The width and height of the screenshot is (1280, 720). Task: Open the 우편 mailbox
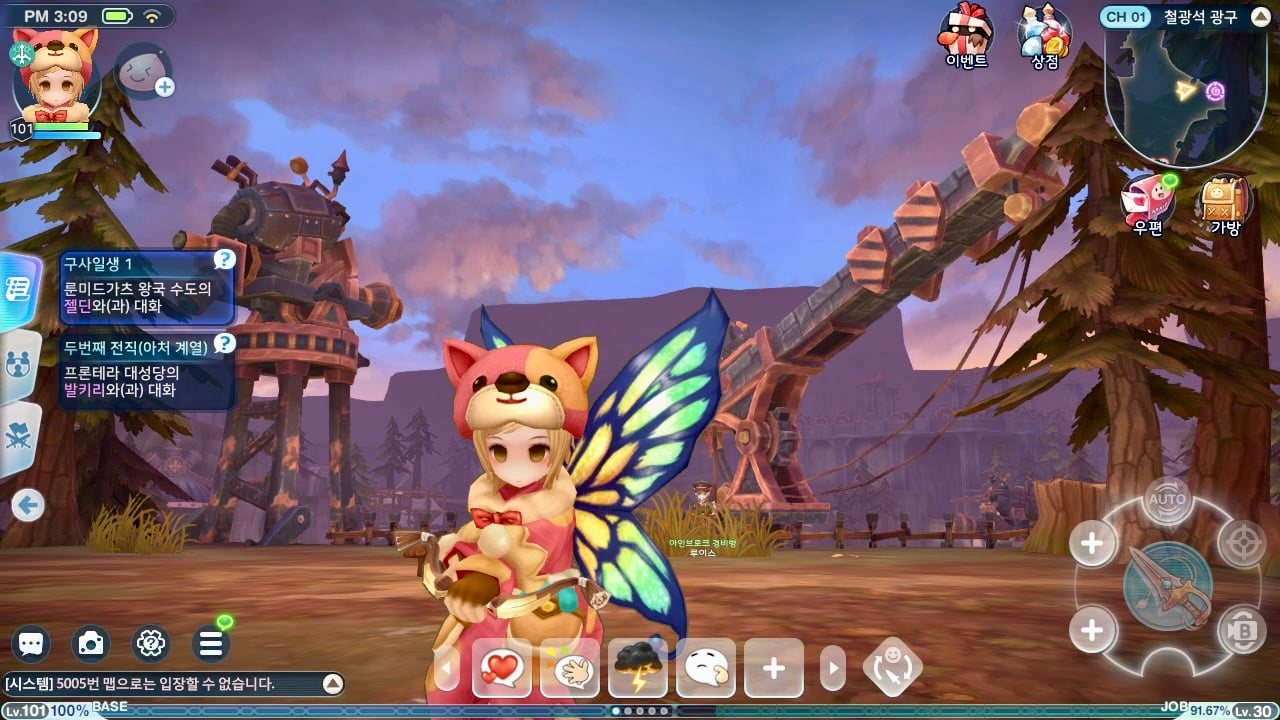coord(1147,203)
